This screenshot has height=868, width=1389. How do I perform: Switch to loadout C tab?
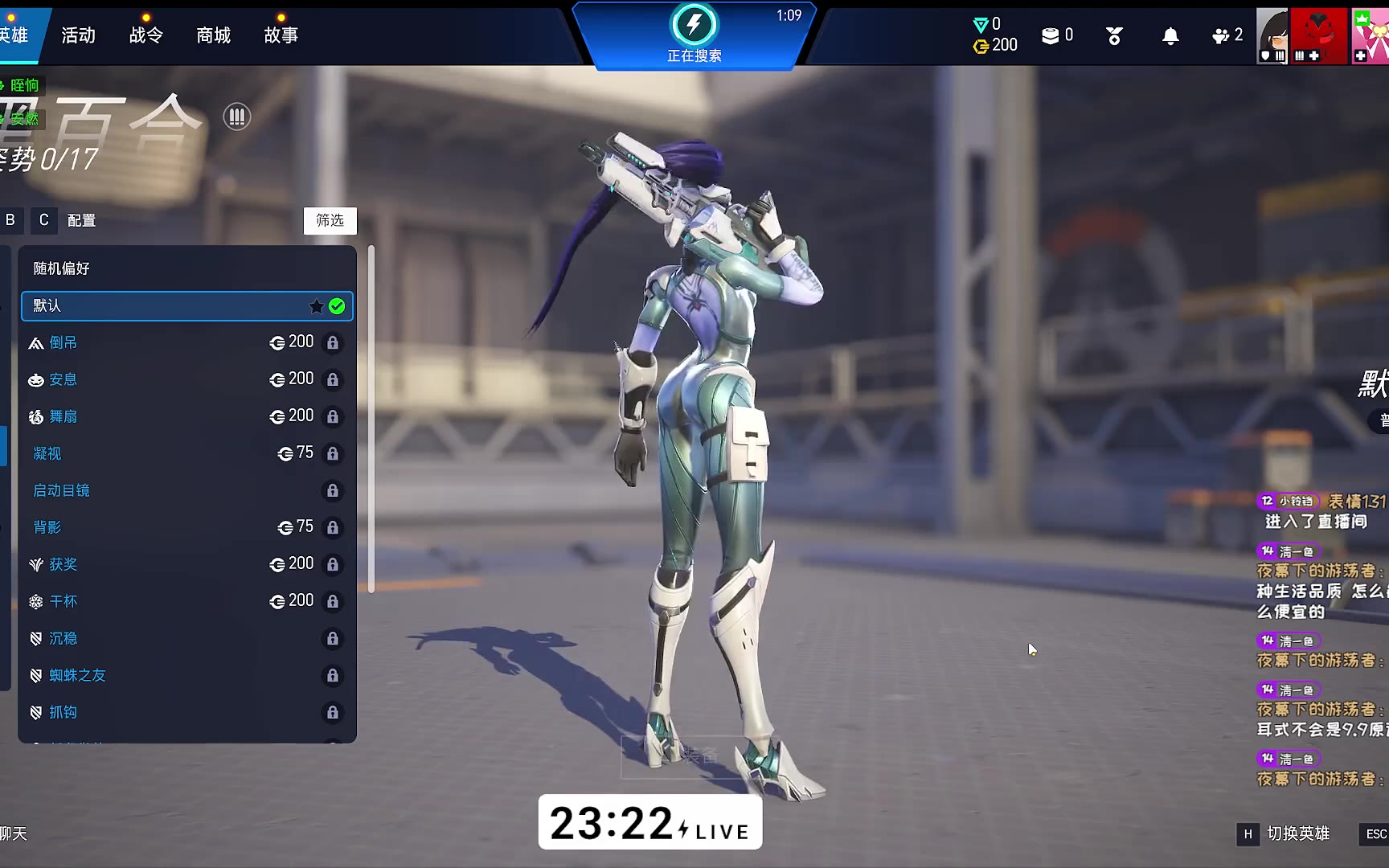[x=44, y=220]
